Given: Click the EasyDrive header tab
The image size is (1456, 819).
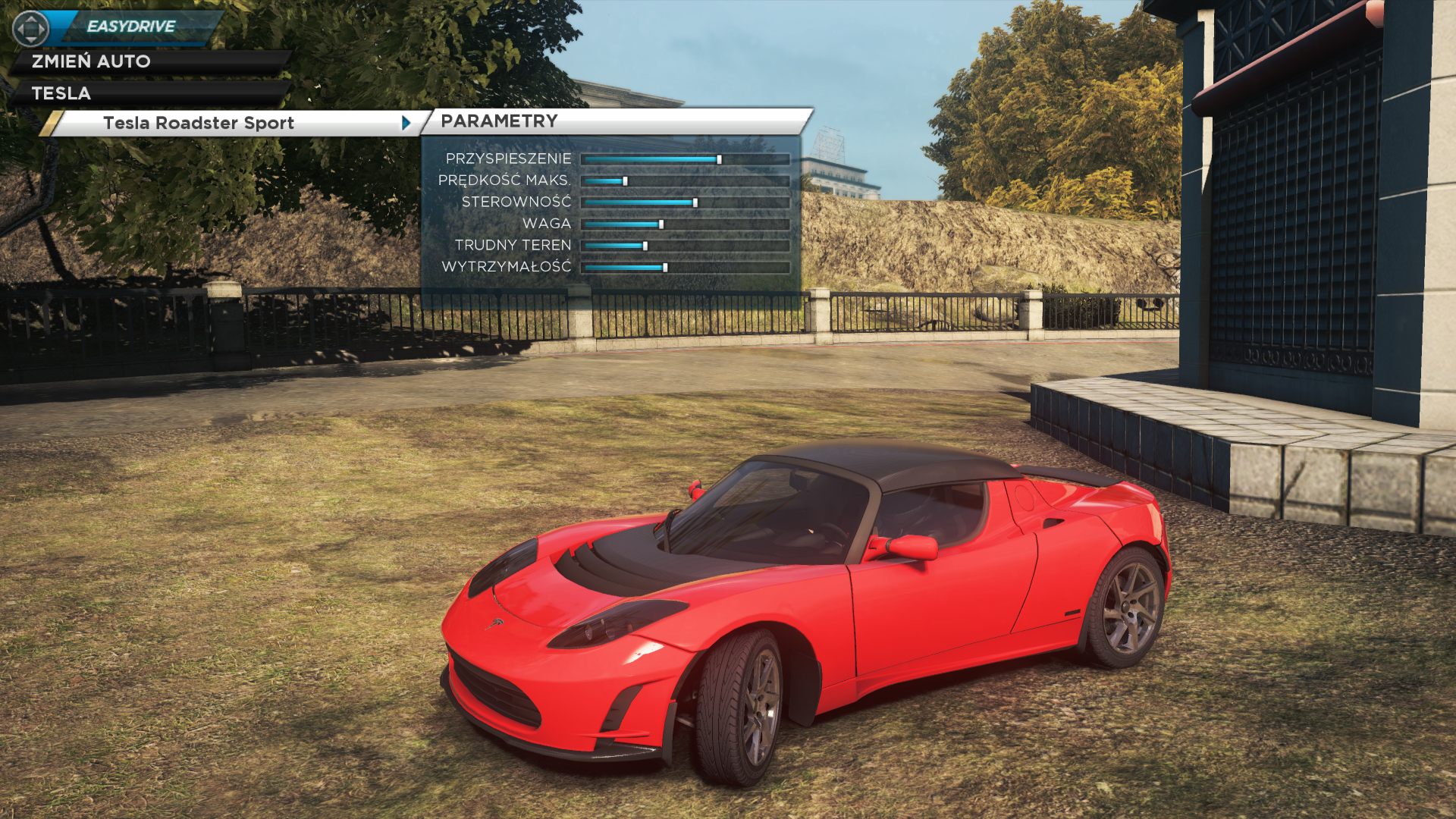Looking at the screenshot, I should pyautogui.click(x=131, y=27).
